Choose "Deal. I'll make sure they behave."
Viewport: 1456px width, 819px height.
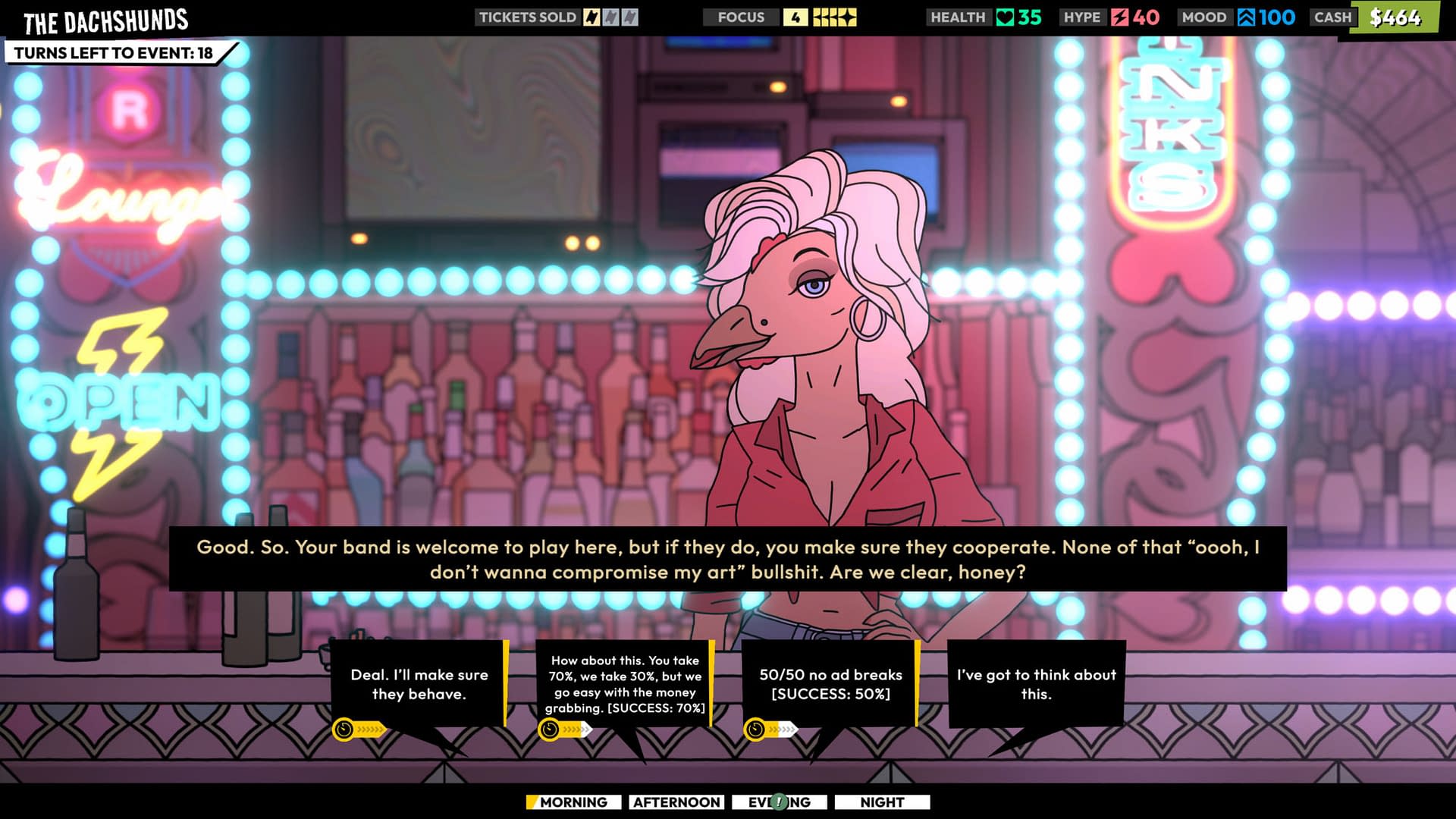[419, 684]
